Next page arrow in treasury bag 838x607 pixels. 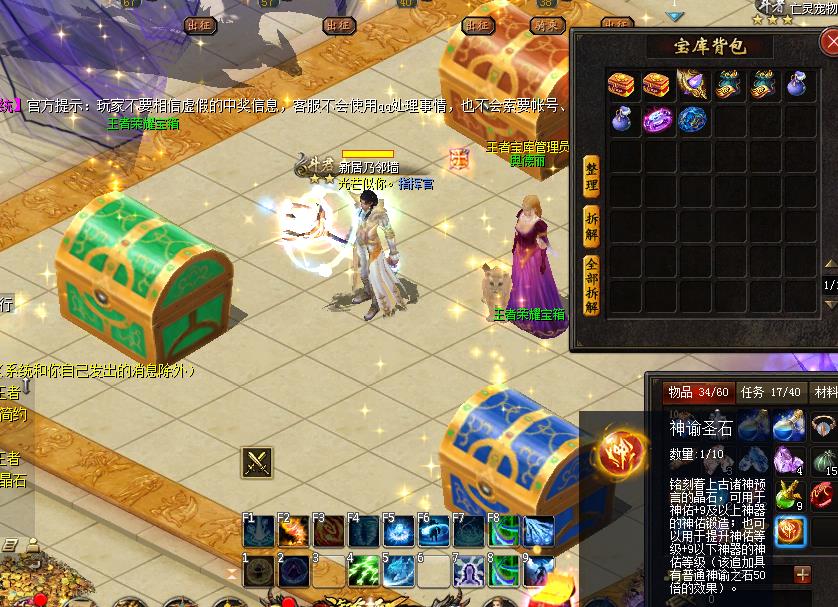click(x=830, y=303)
